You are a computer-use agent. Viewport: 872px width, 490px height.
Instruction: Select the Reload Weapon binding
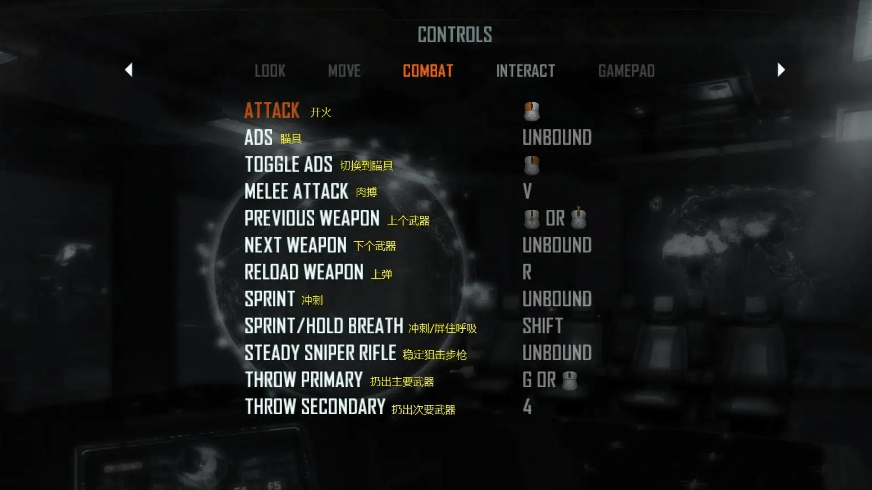(304, 273)
